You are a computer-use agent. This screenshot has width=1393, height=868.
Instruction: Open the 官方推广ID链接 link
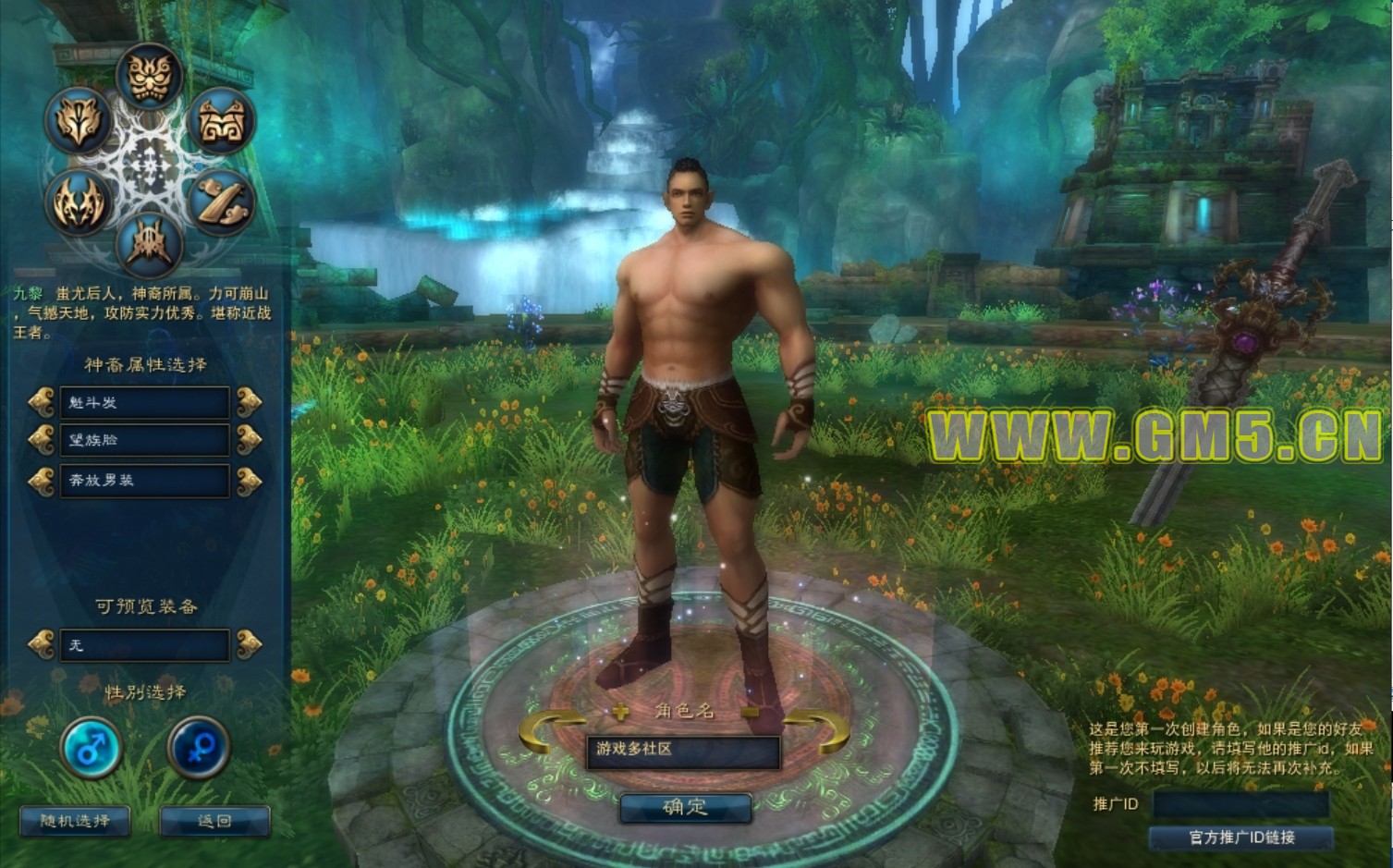1240,837
